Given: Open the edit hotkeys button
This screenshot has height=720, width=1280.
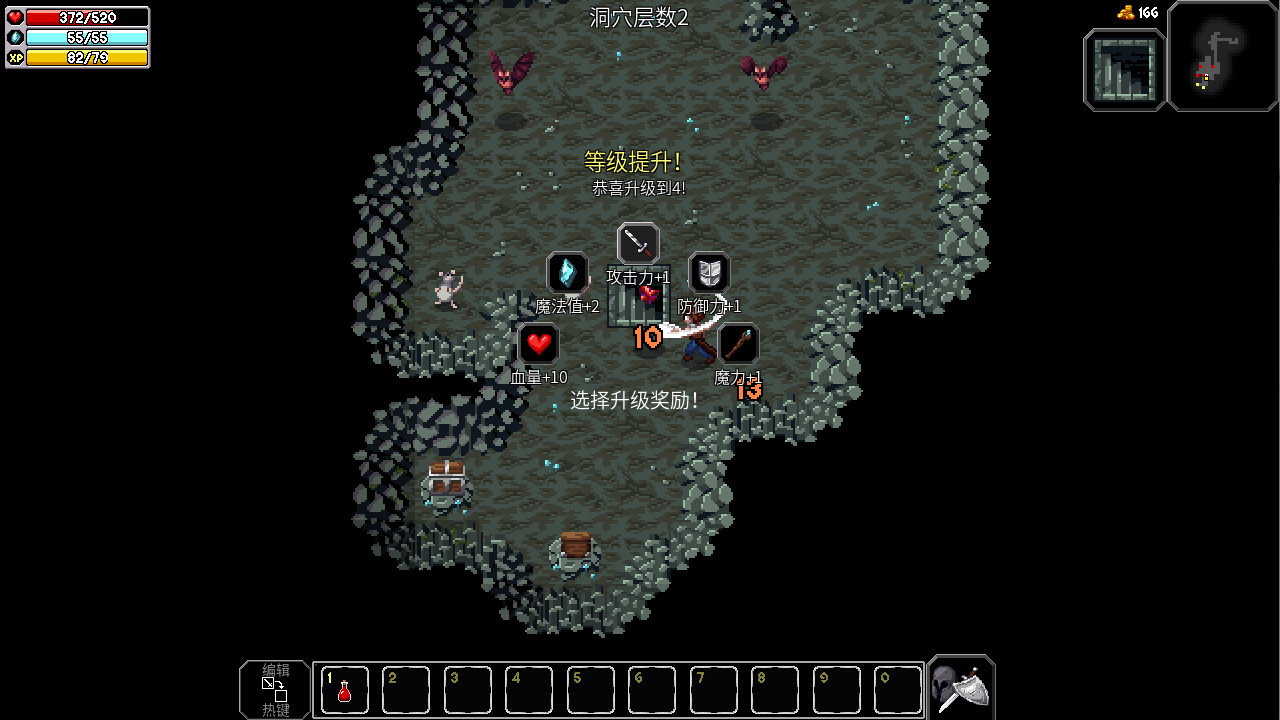Looking at the screenshot, I should [275, 689].
